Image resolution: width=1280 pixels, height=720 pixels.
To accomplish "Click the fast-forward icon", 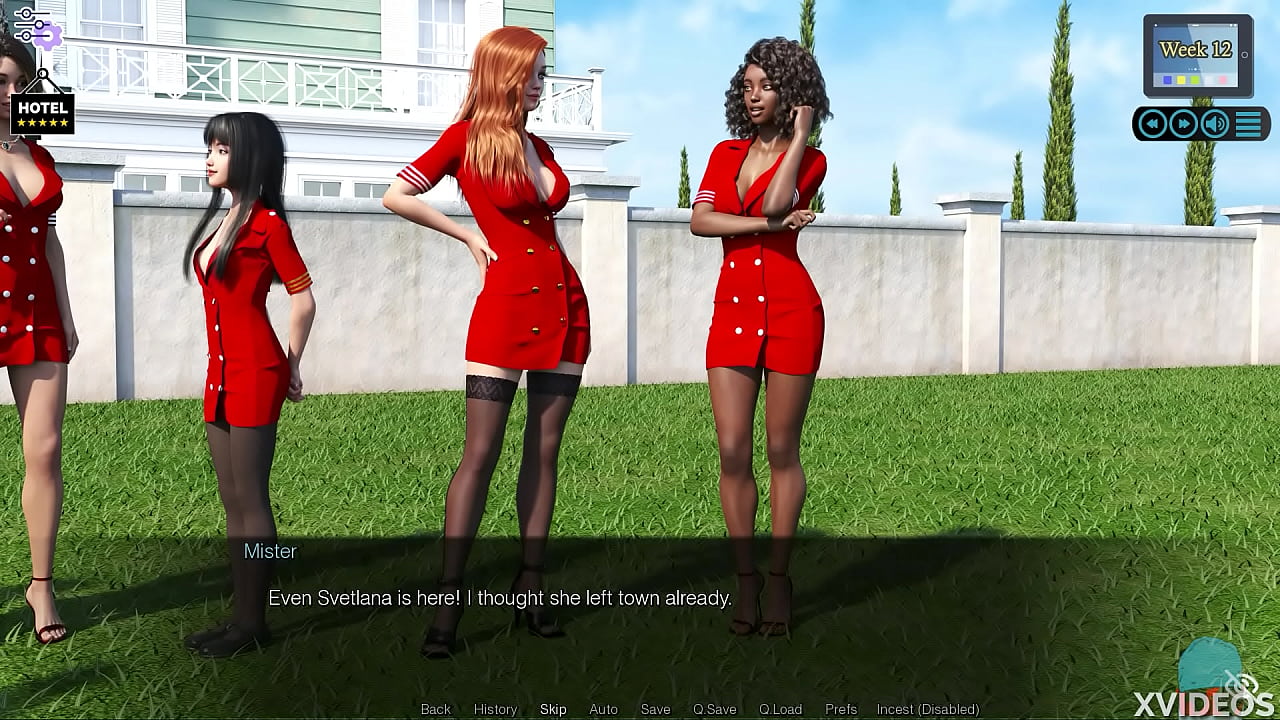I will (1184, 123).
